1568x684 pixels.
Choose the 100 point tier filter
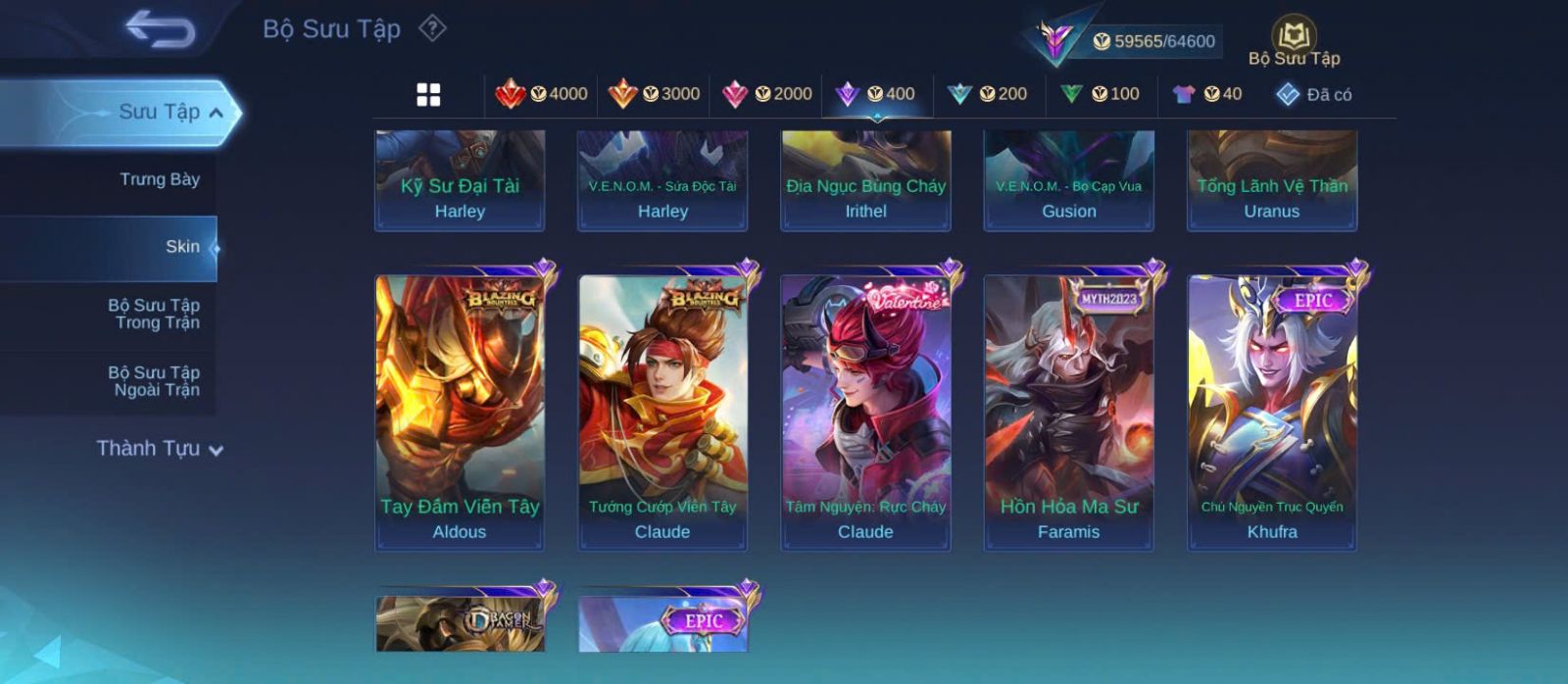tap(1100, 94)
